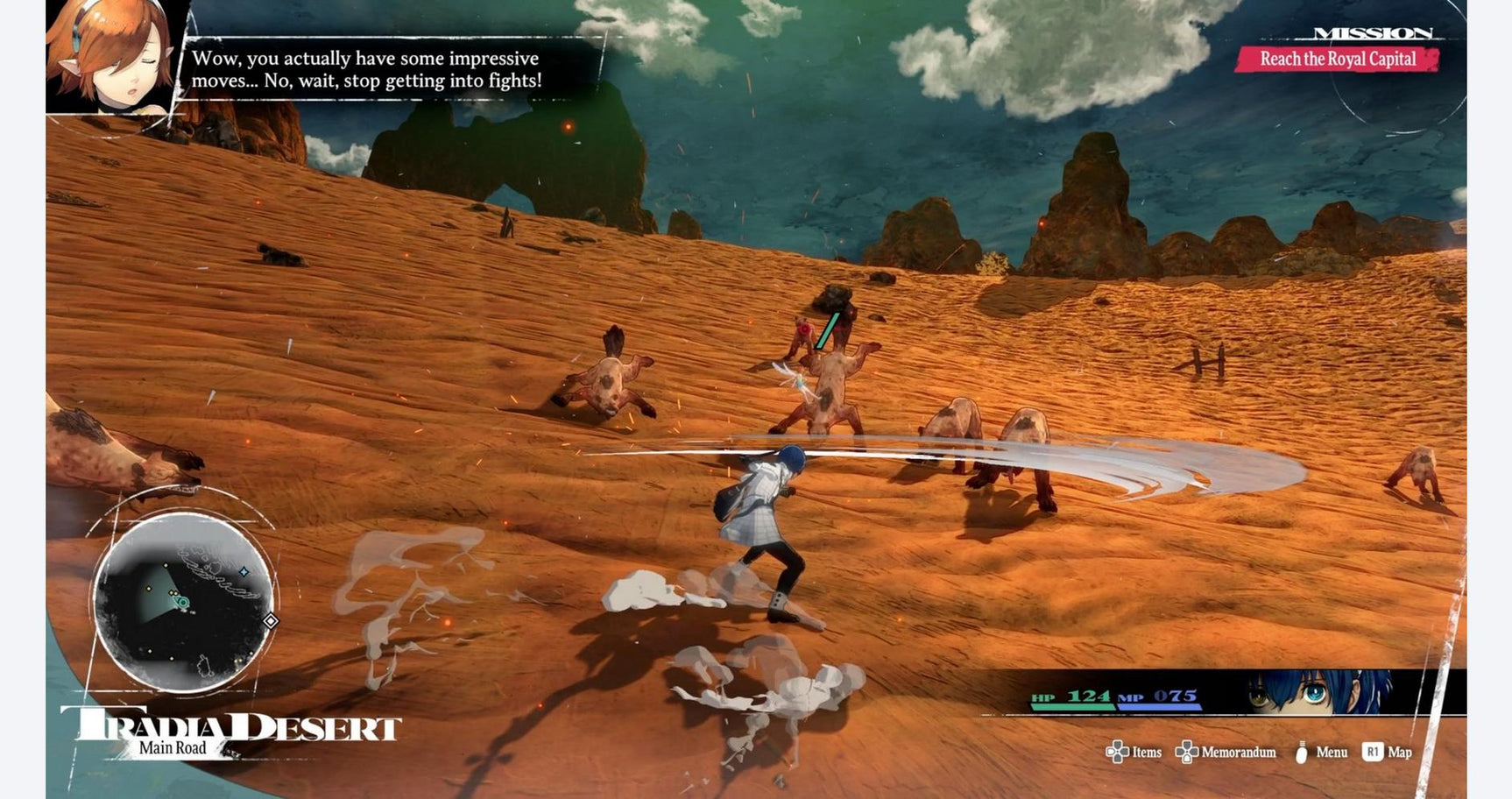Click the R1 Map button icon
Screen dimensions: 1512x799
coord(1373,752)
